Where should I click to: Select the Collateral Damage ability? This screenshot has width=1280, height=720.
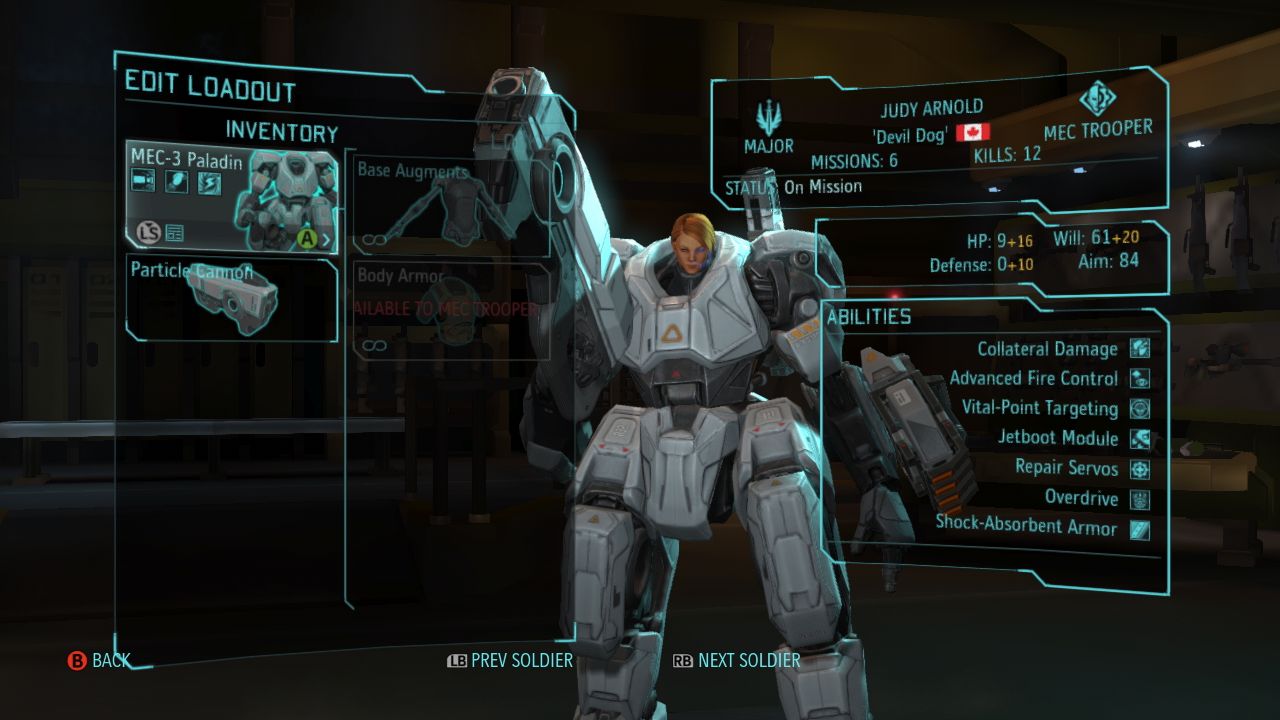click(1048, 349)
